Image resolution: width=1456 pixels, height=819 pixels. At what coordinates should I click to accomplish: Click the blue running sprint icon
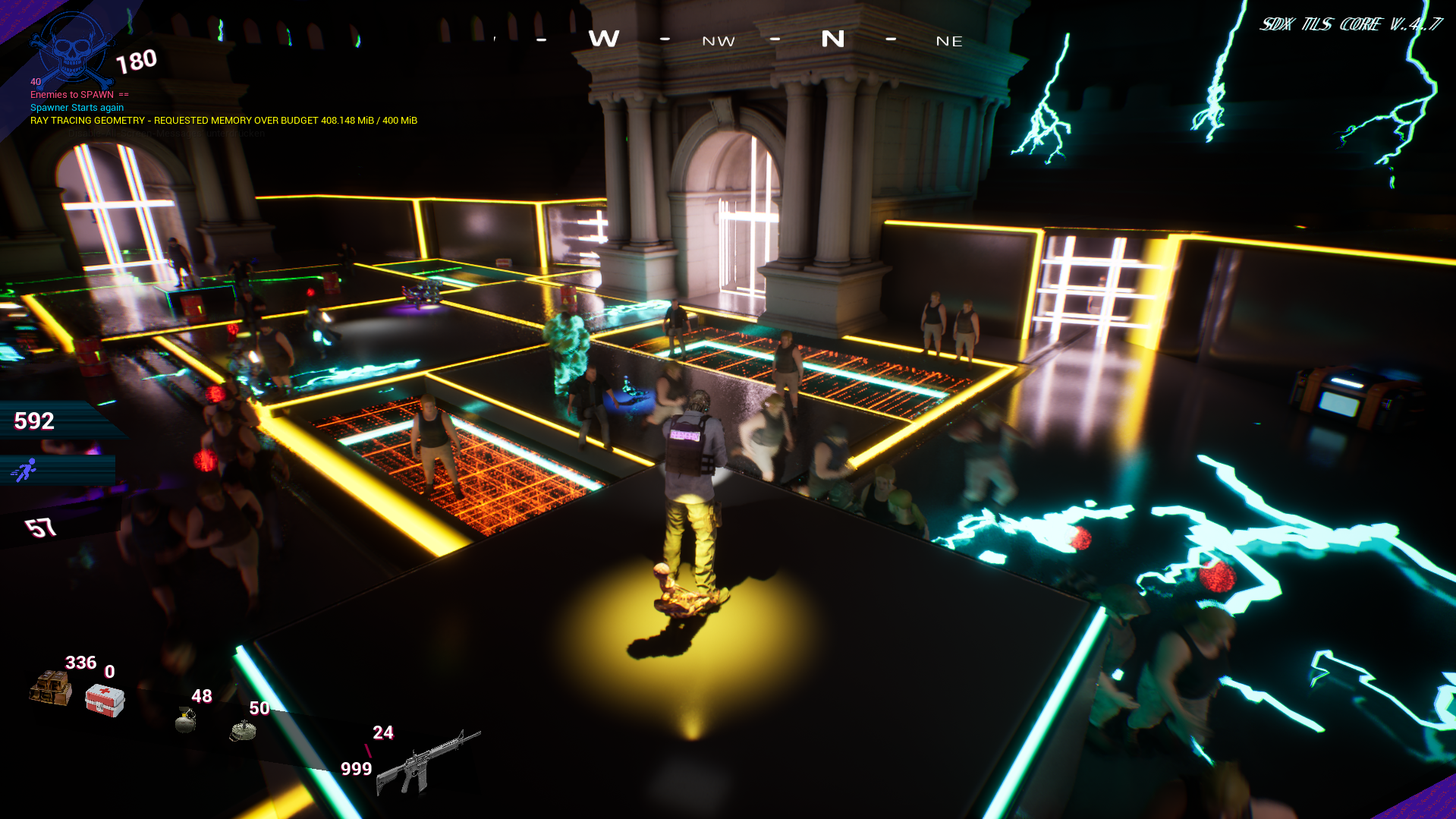[24, 471]
